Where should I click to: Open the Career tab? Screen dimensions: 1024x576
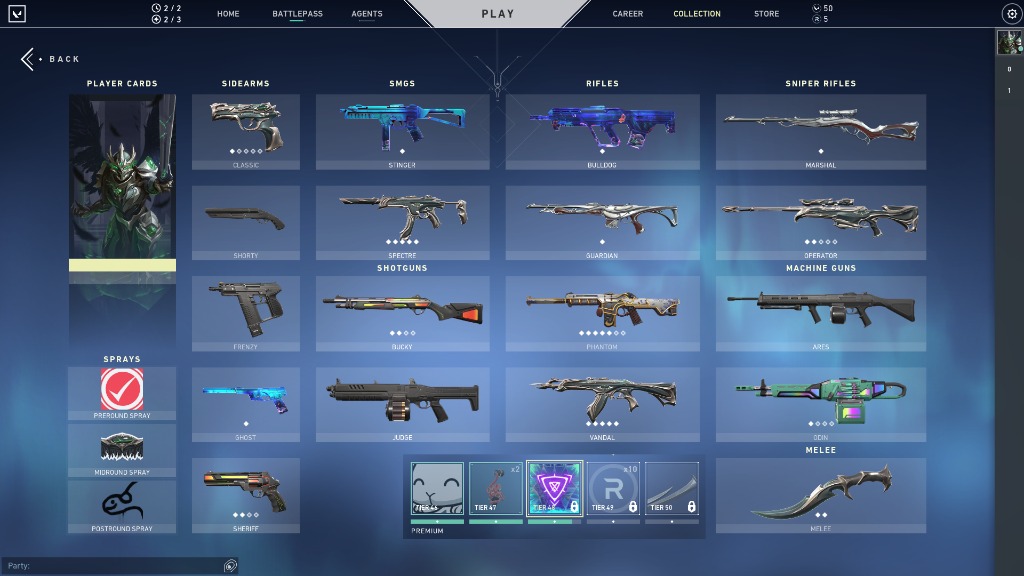click(x=628, y=14)
